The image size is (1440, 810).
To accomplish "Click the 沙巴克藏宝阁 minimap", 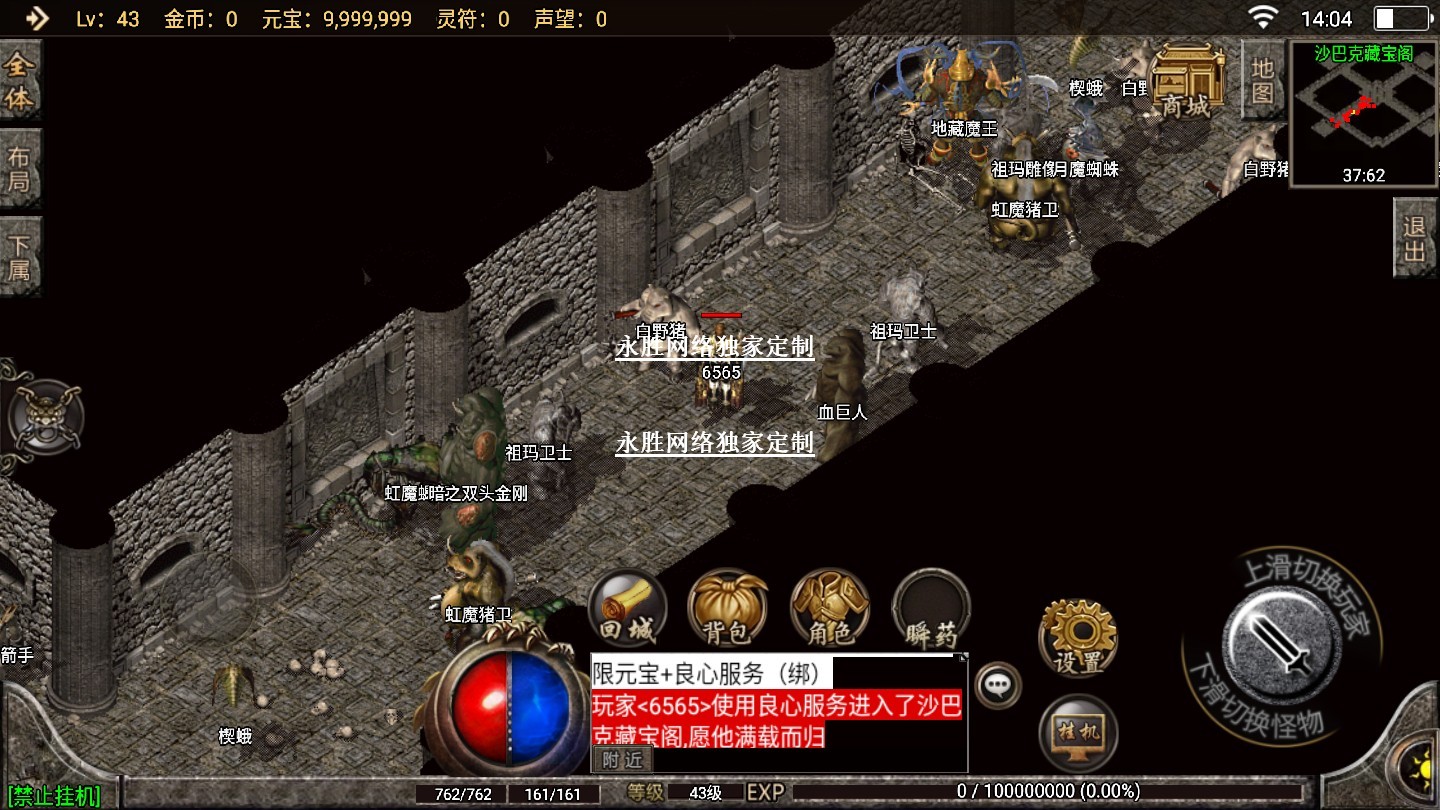I will [1363, 114].
